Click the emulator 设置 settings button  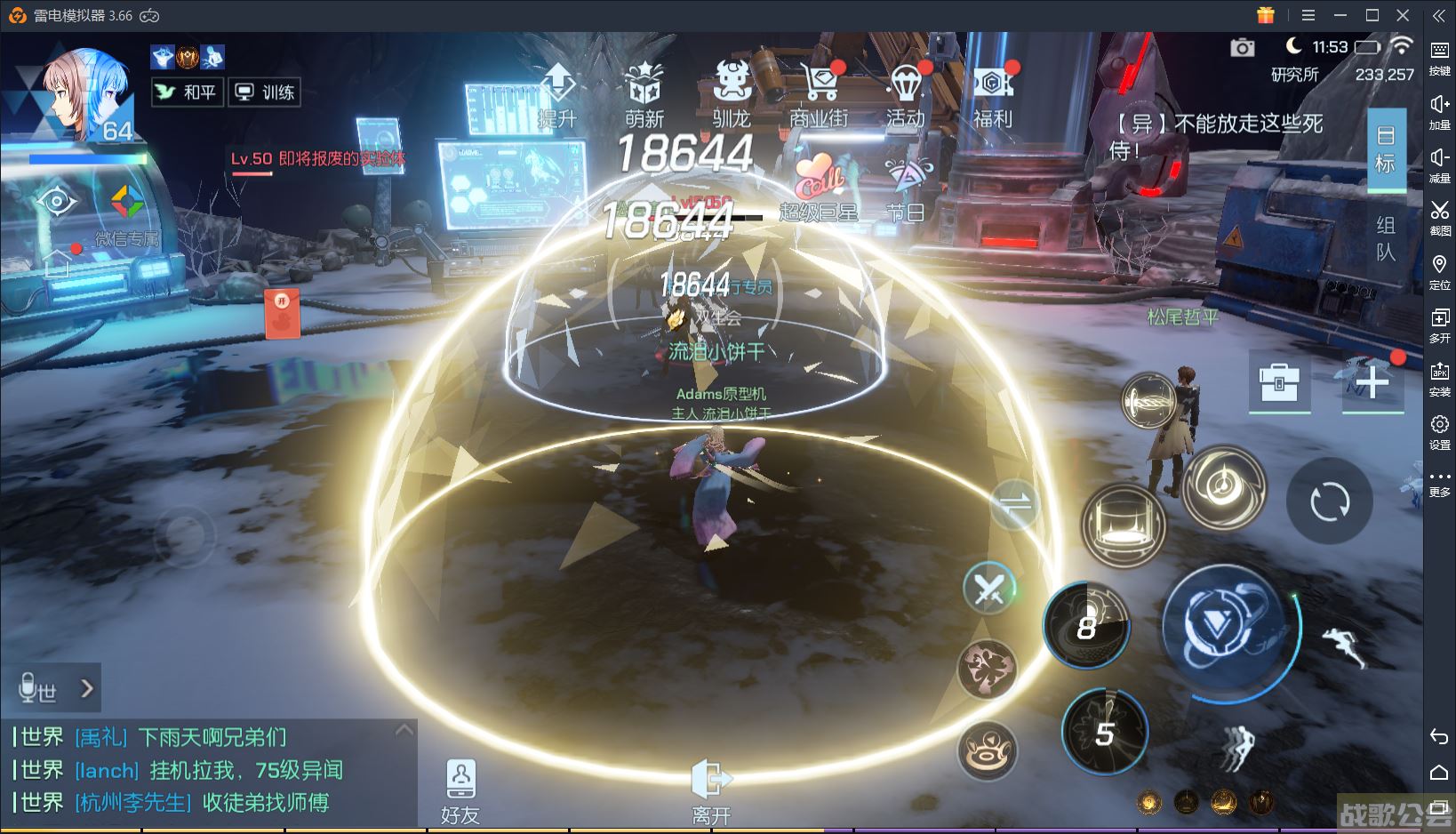point(1439,432)
